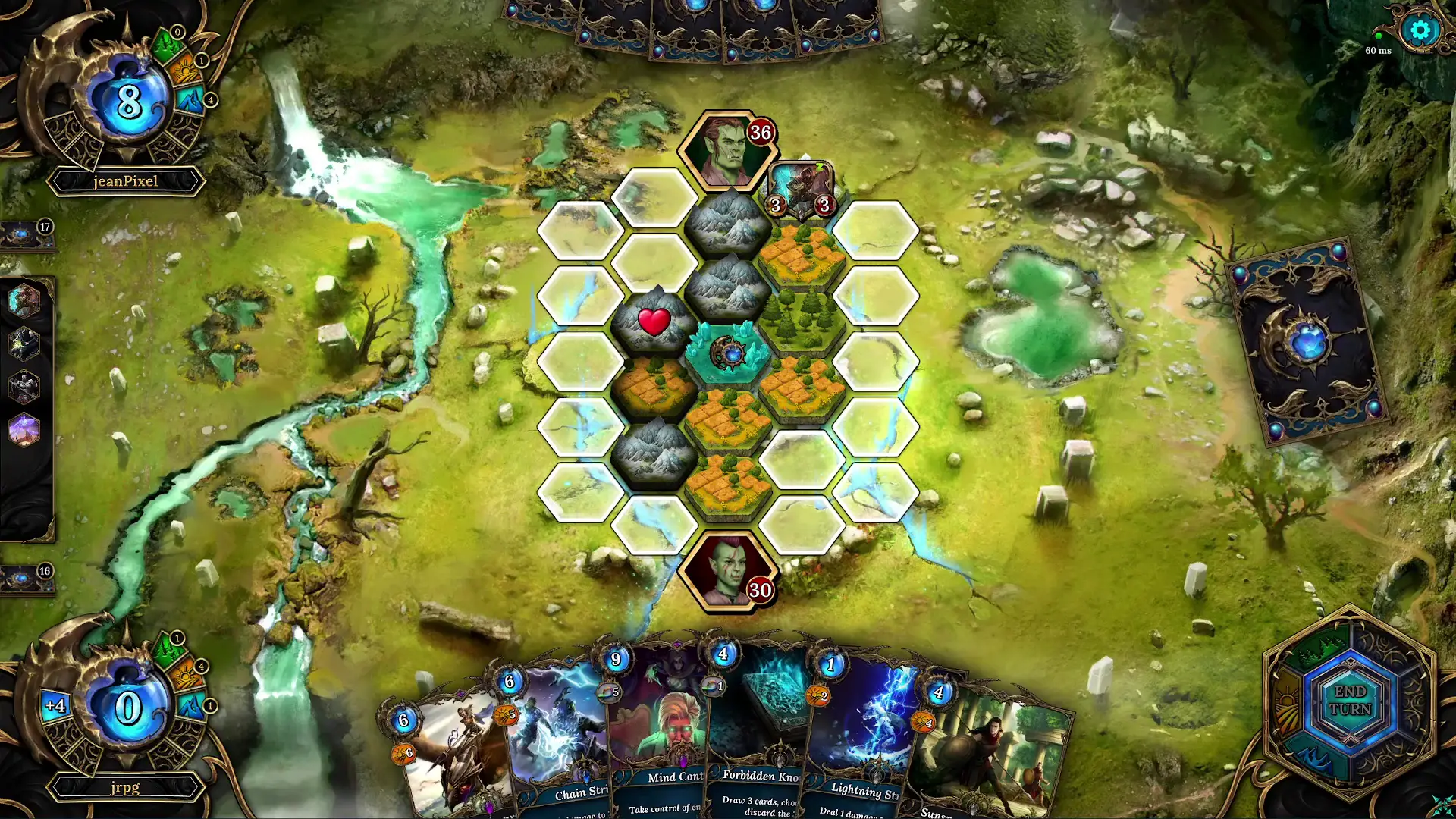The image size is (1456, 819).
Task: Click the heart hex on the board
Action: [653, 322]
